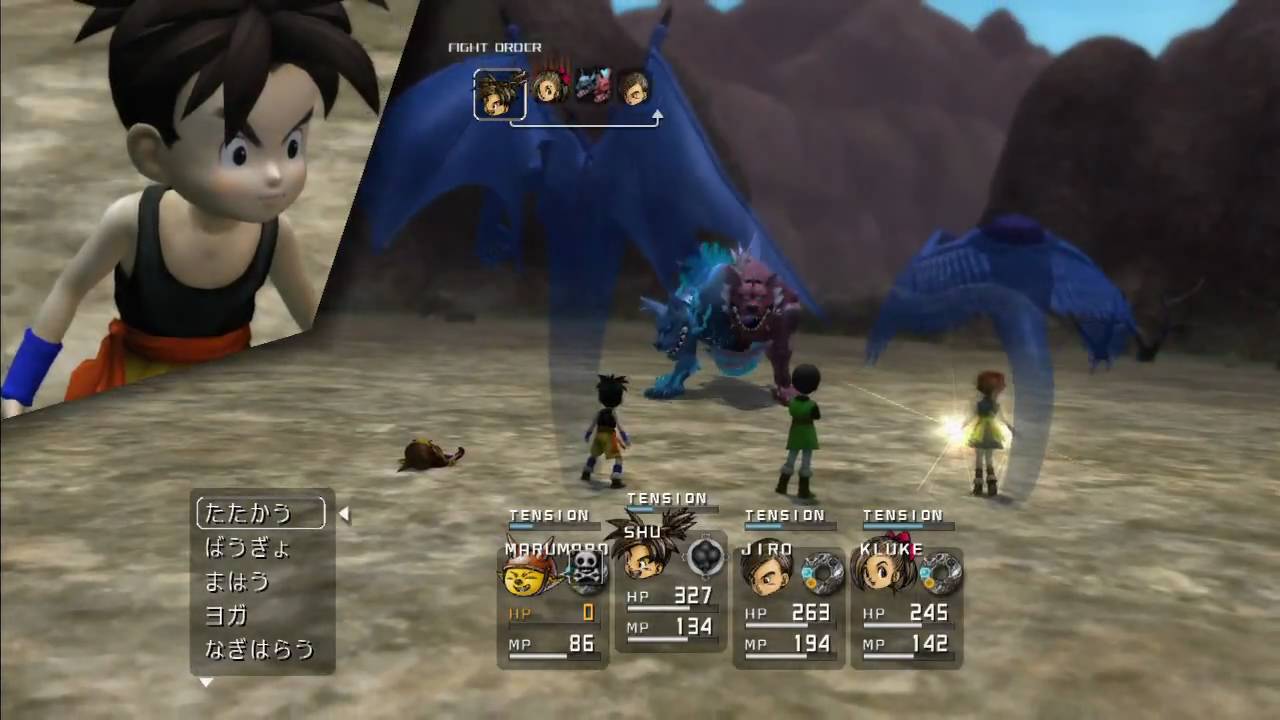Select the ヨガ command
Image resolution: width=1280 pixels, height=720 pixels.
click(x=226, y=615)
